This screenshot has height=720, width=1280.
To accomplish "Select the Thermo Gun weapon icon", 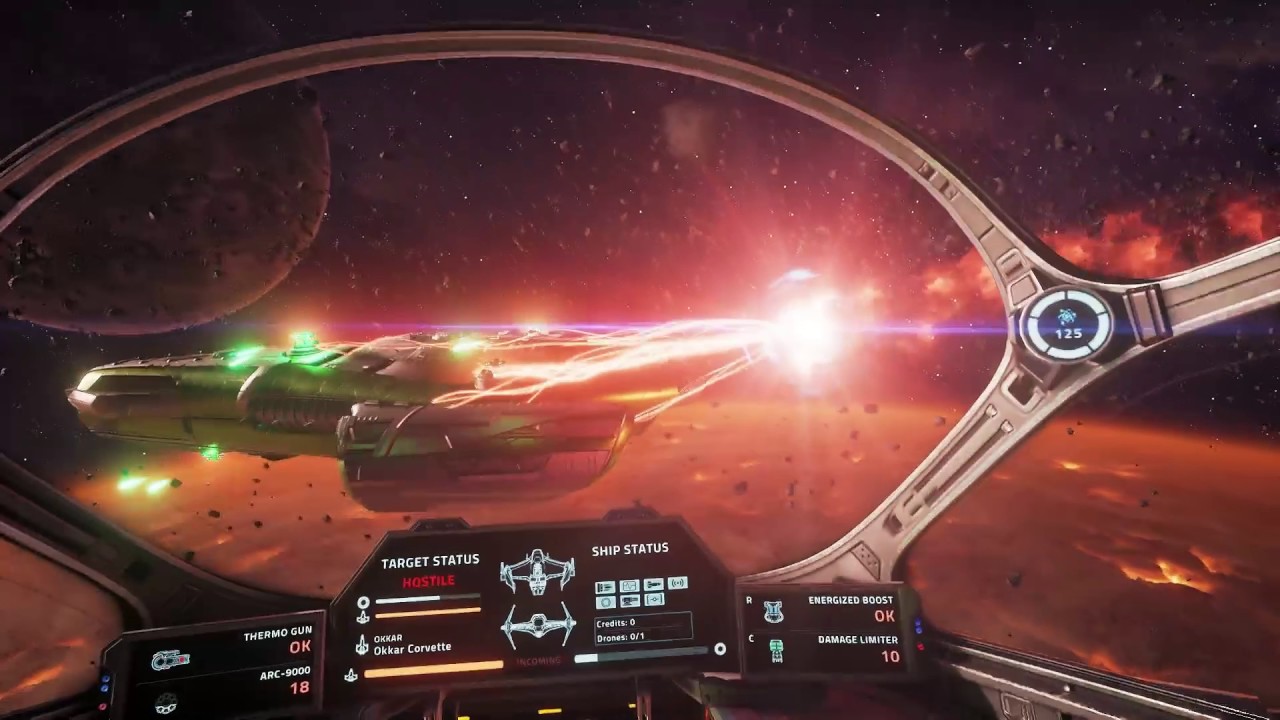I will coord(170,660).
